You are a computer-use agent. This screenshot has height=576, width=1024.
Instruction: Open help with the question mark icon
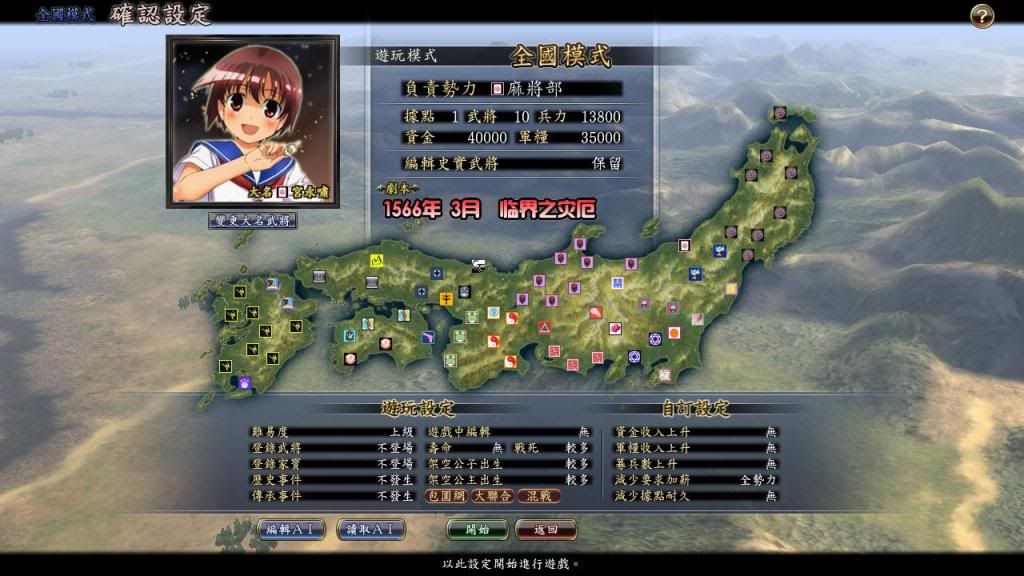pos(982,16)
